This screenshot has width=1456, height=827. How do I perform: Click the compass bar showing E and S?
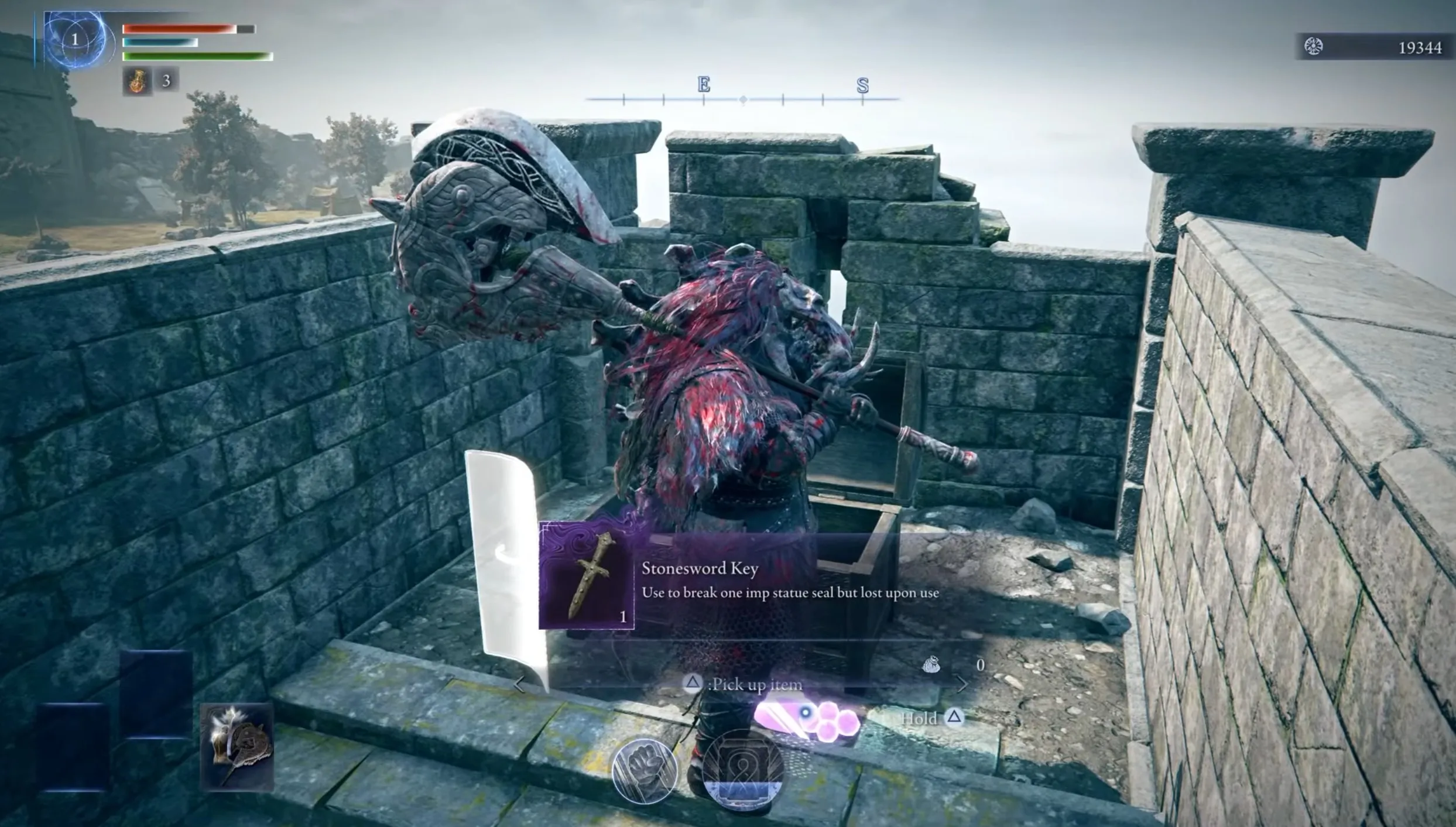pyautogui.click(x=742, y=94)
